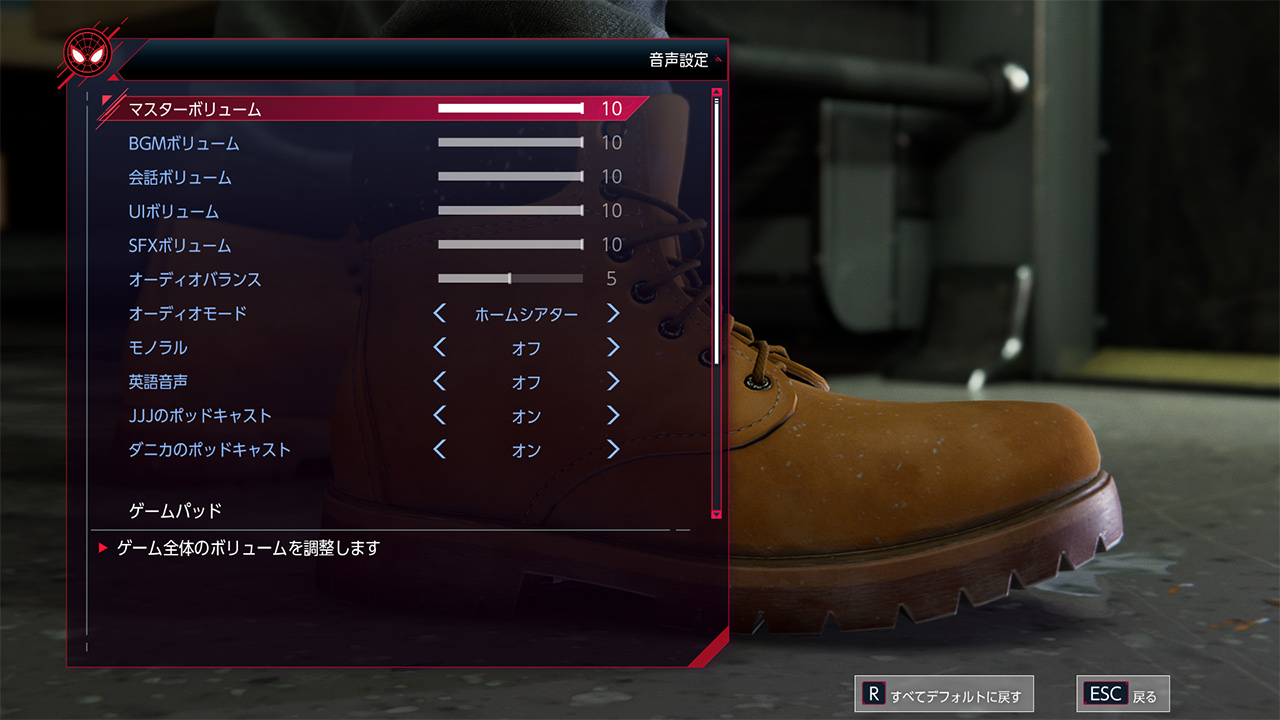The height and width of the screenshot is (720, 1280).
Task: Reset all with すべてデフォルトに戻す button
Action: point(943,695)
